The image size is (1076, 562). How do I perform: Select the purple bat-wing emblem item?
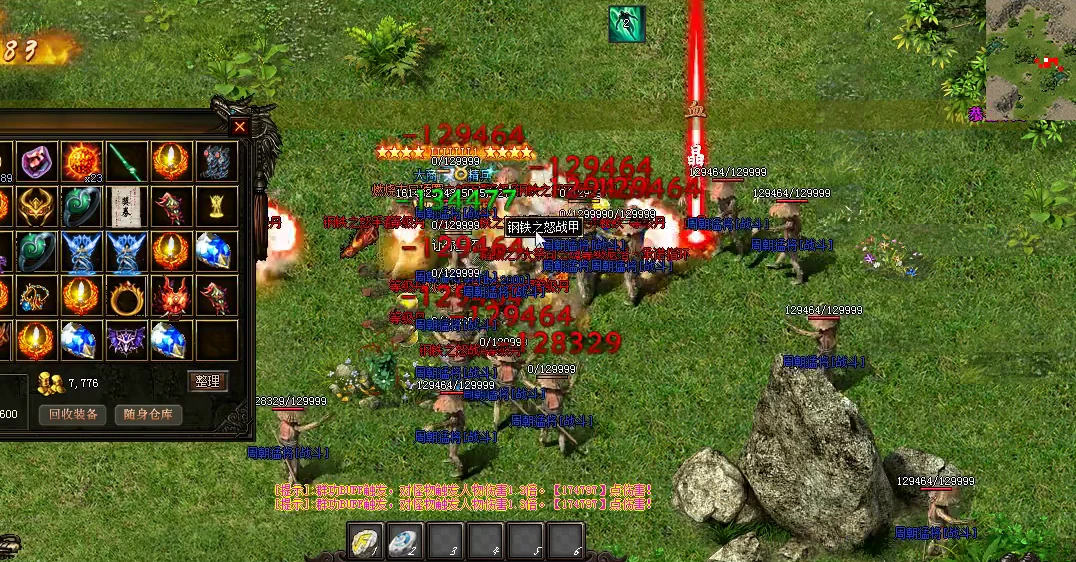(x=126, y=340)
